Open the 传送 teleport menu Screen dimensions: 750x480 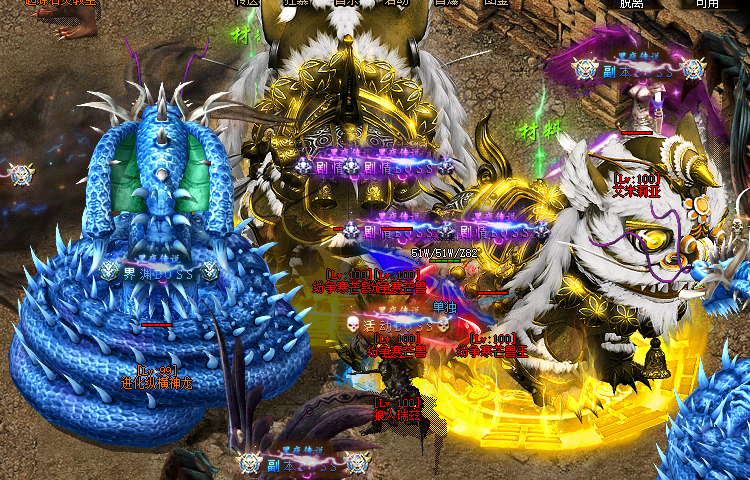click(x=247, y=3)
